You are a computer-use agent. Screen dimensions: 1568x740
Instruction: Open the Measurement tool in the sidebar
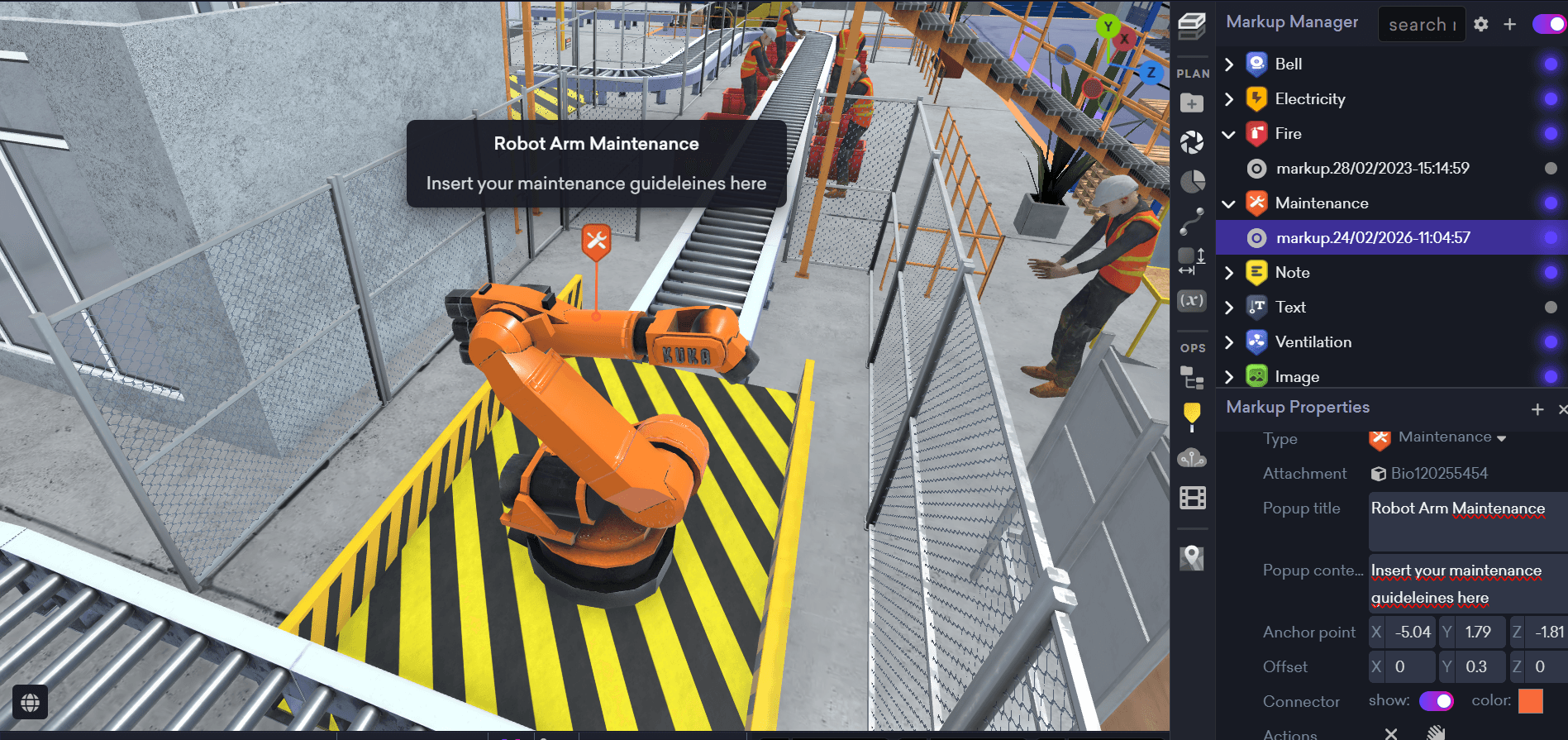[1192, 256]
